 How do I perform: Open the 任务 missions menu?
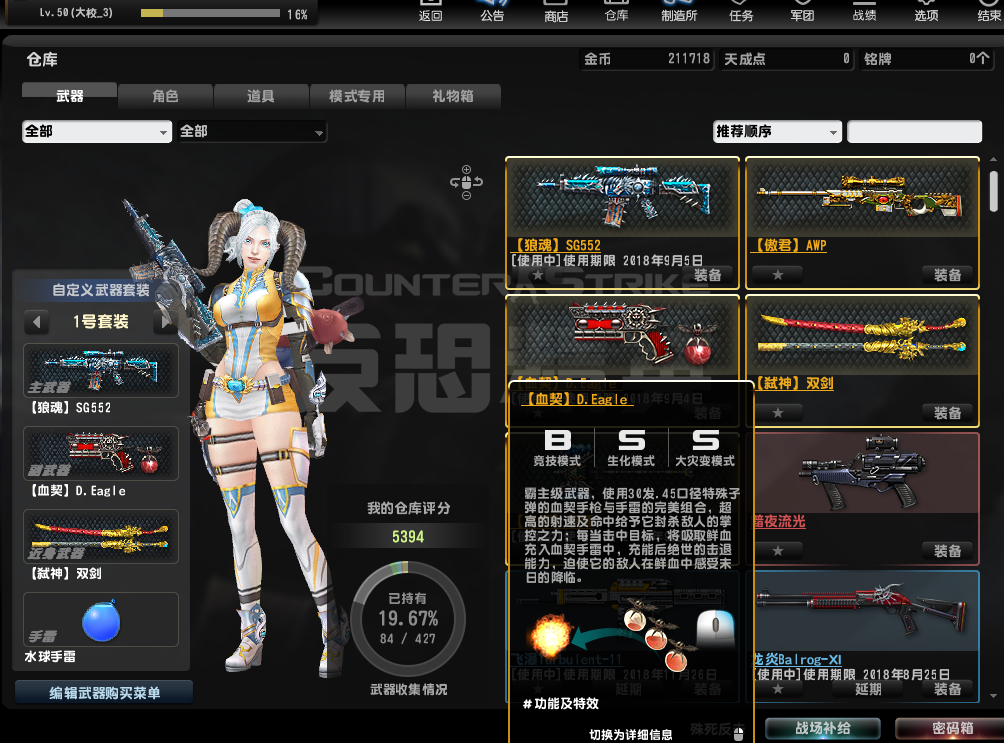[741, 12]
